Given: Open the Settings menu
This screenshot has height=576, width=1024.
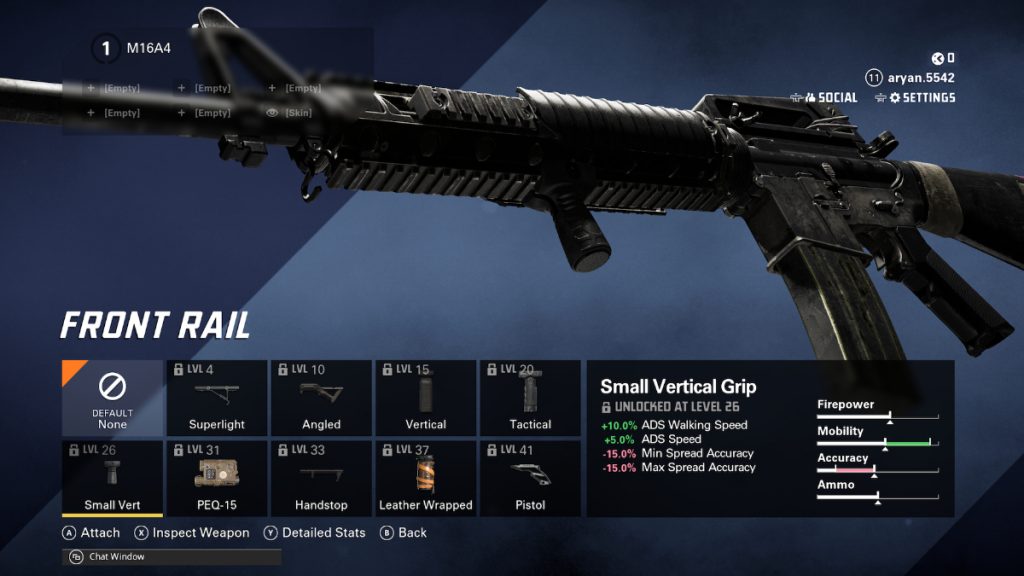Looking at the screenshot, I should (x=914, y=98).
